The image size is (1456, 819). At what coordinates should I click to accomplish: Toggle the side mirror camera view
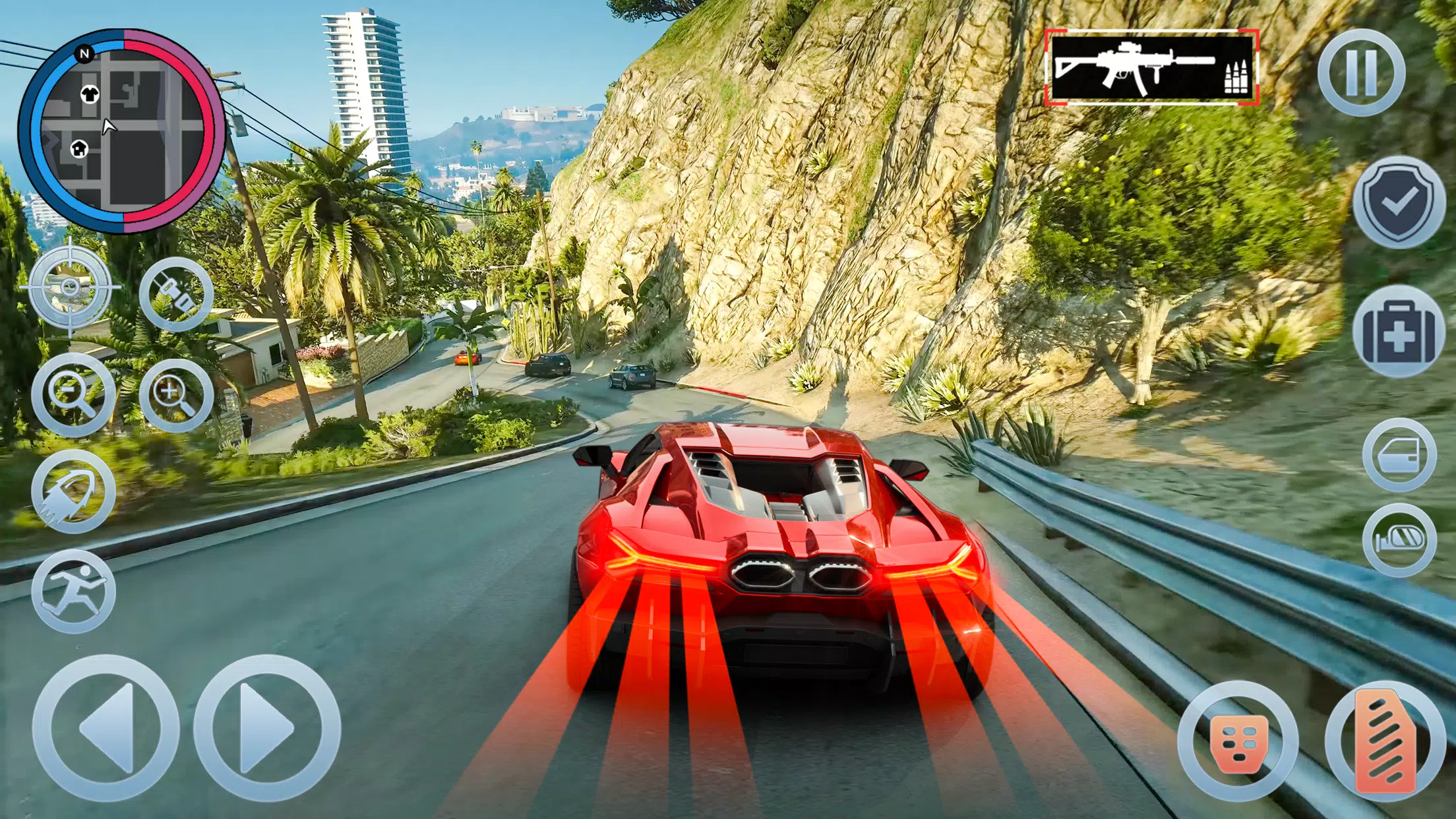[1399, 541]
